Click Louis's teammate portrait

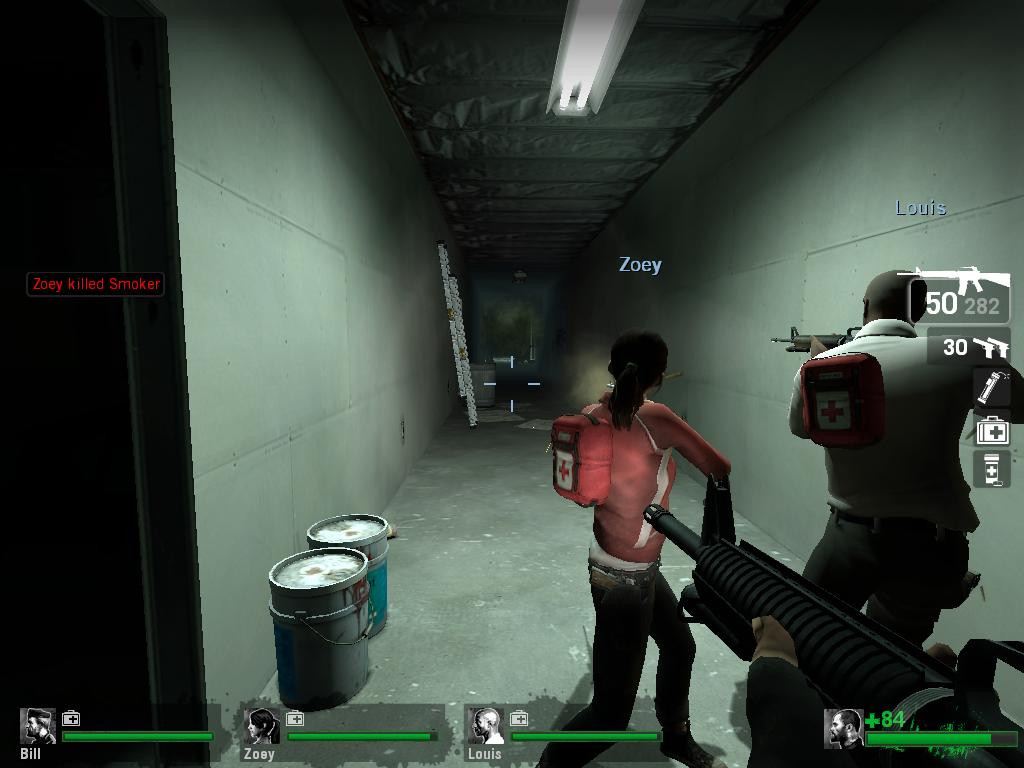(487, 727)
